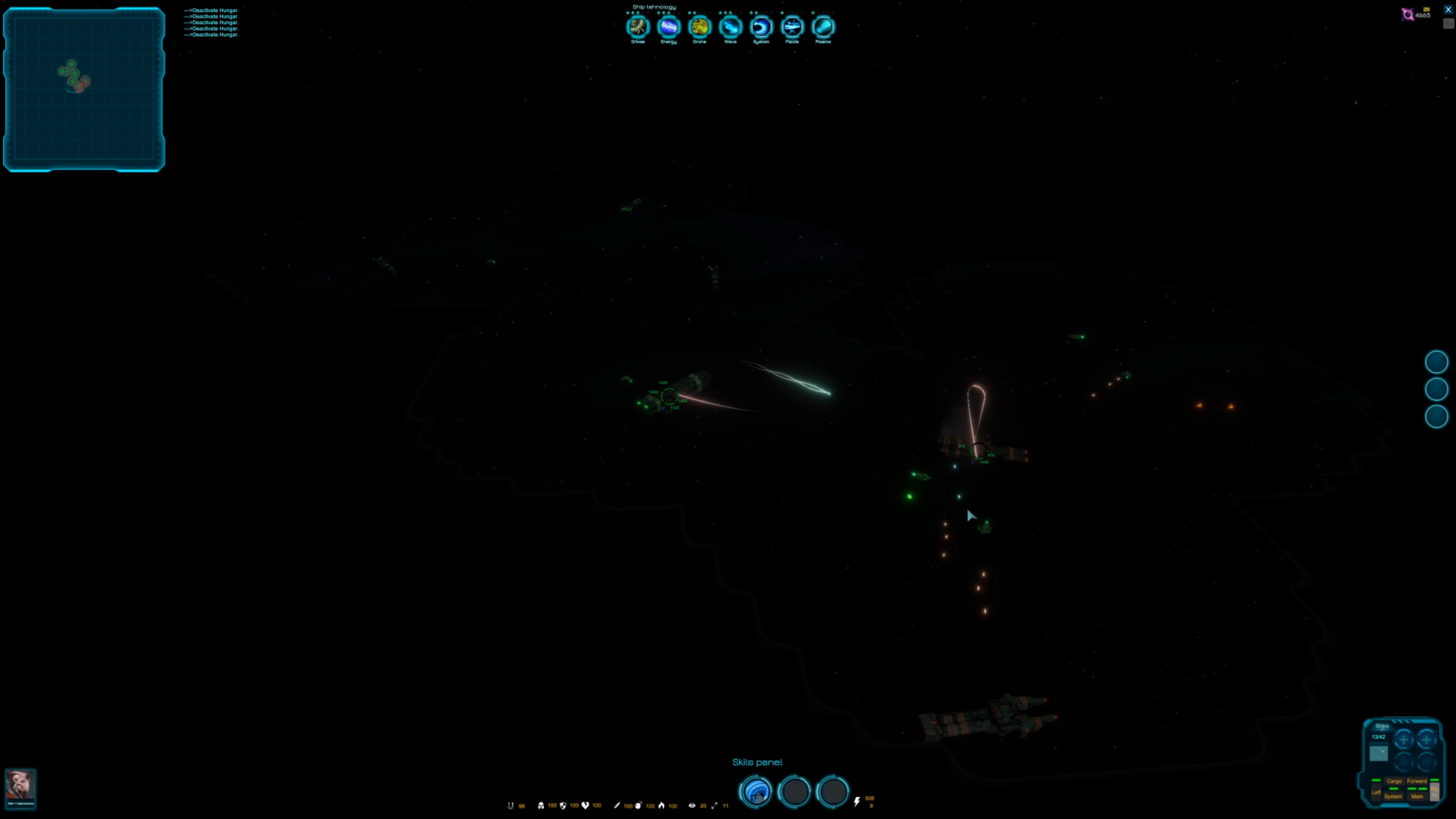Expand the topmost right-edge circular panel
This screenshot has width=1456, height=819.
(1436, 362)
